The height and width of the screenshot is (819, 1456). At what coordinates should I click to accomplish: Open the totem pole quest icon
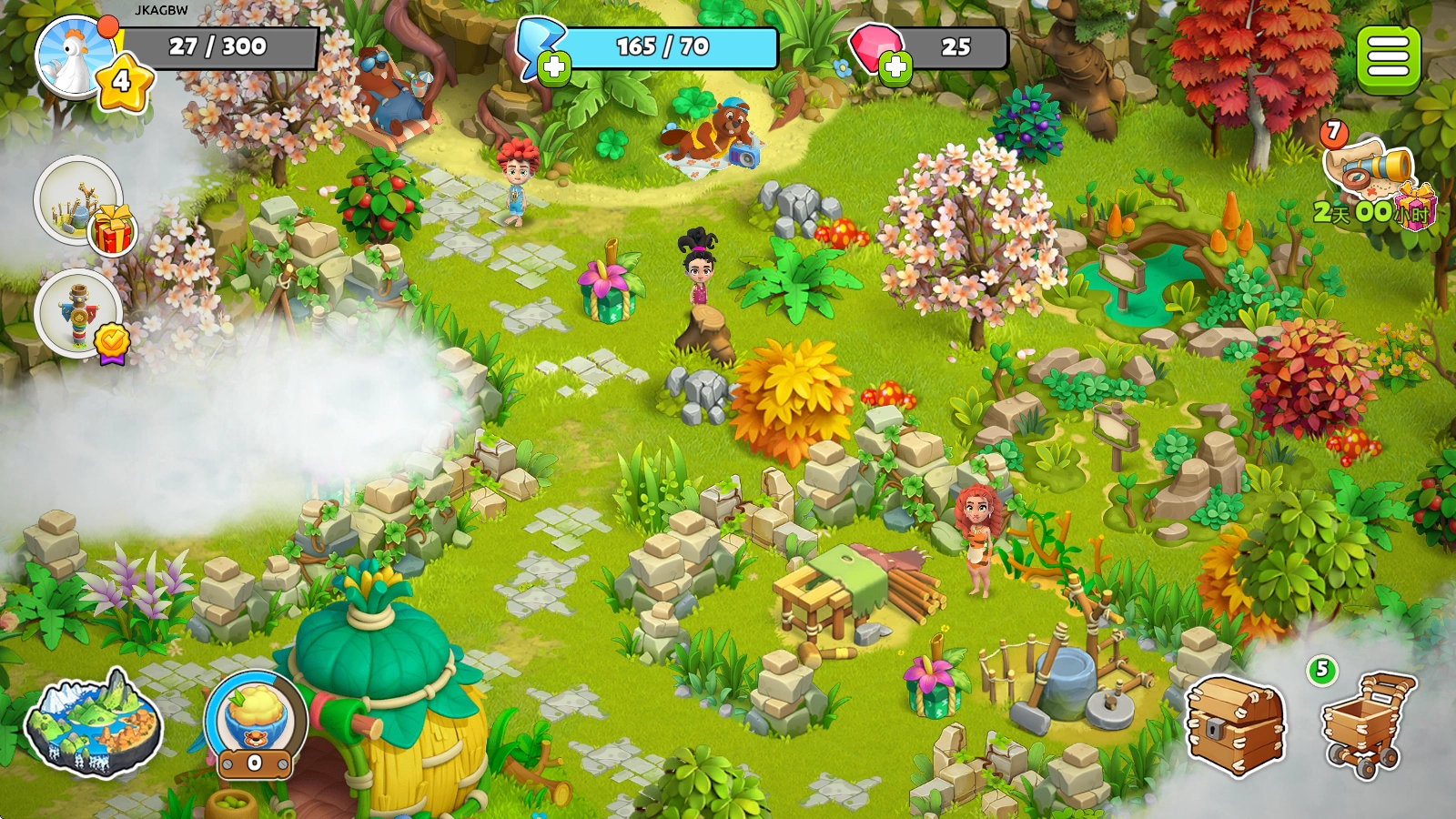[78, 313]
